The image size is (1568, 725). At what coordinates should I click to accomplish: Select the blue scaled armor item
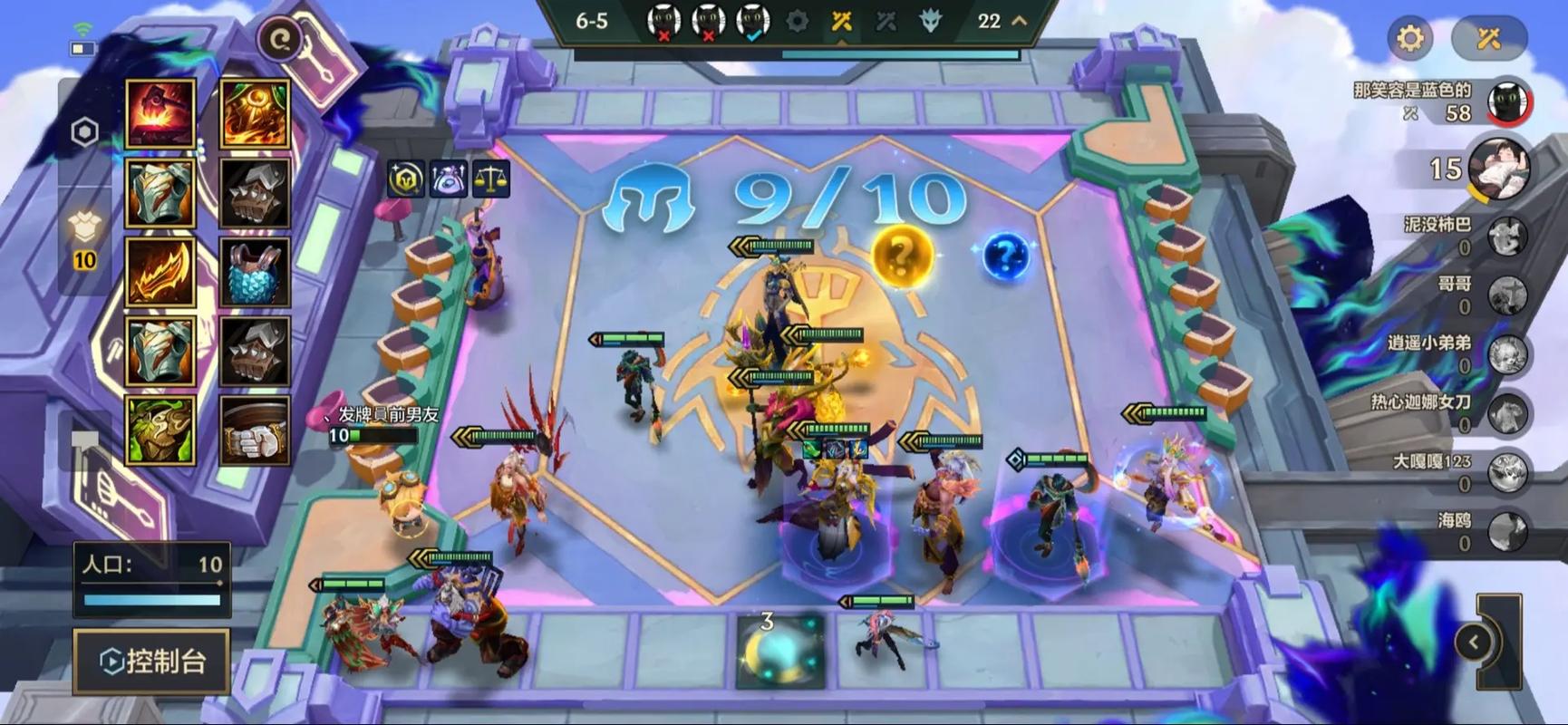point(255,273)
